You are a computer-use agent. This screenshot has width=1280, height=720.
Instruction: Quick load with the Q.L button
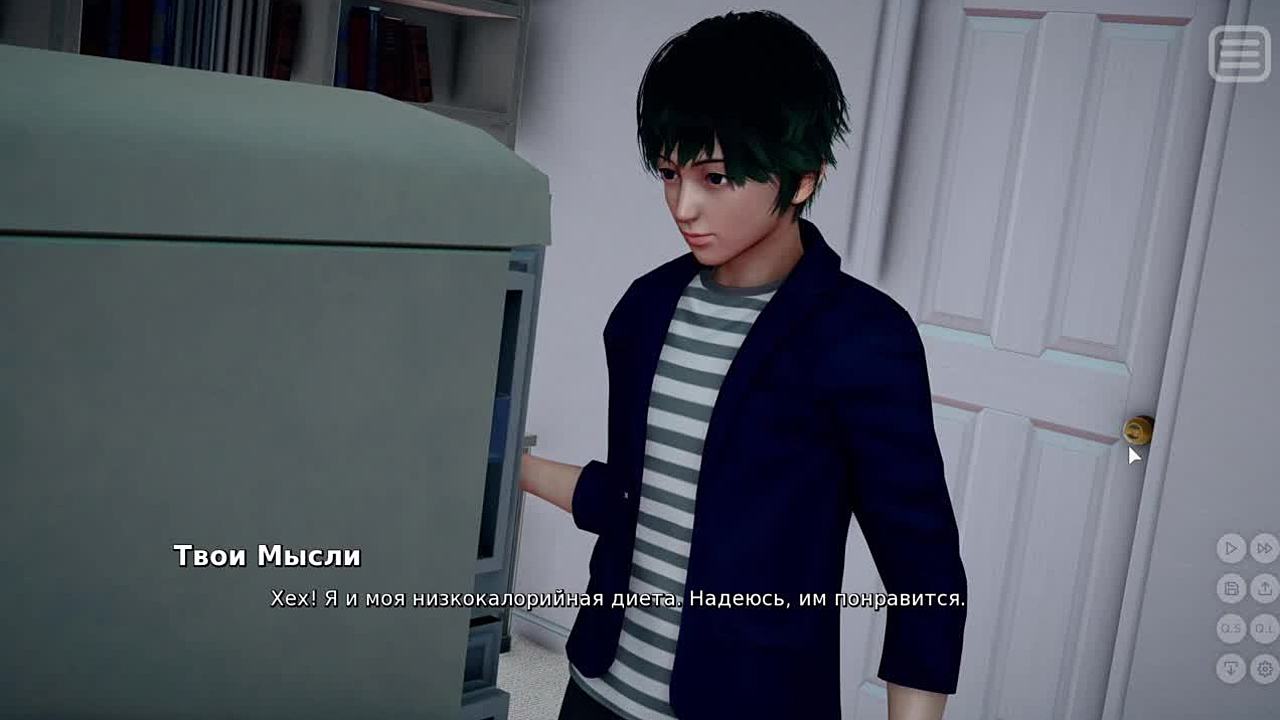point(1264,628)
